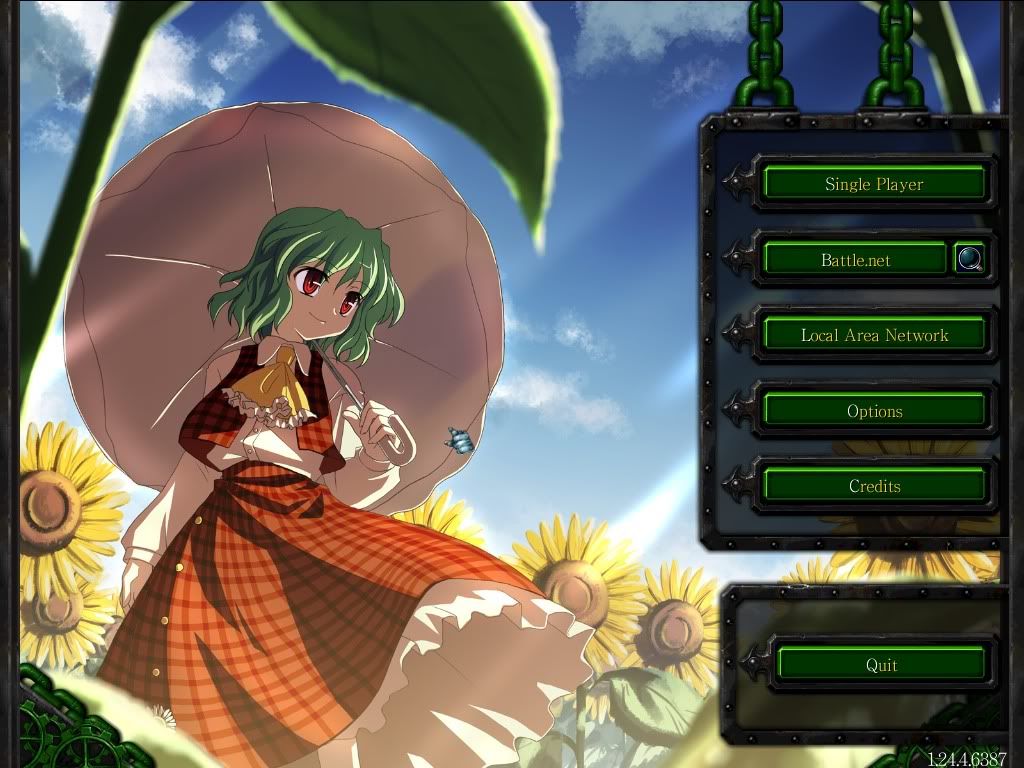This screenshot has height=768, width=1024.
Task: Connect to Battle.net
Action: 856,260
